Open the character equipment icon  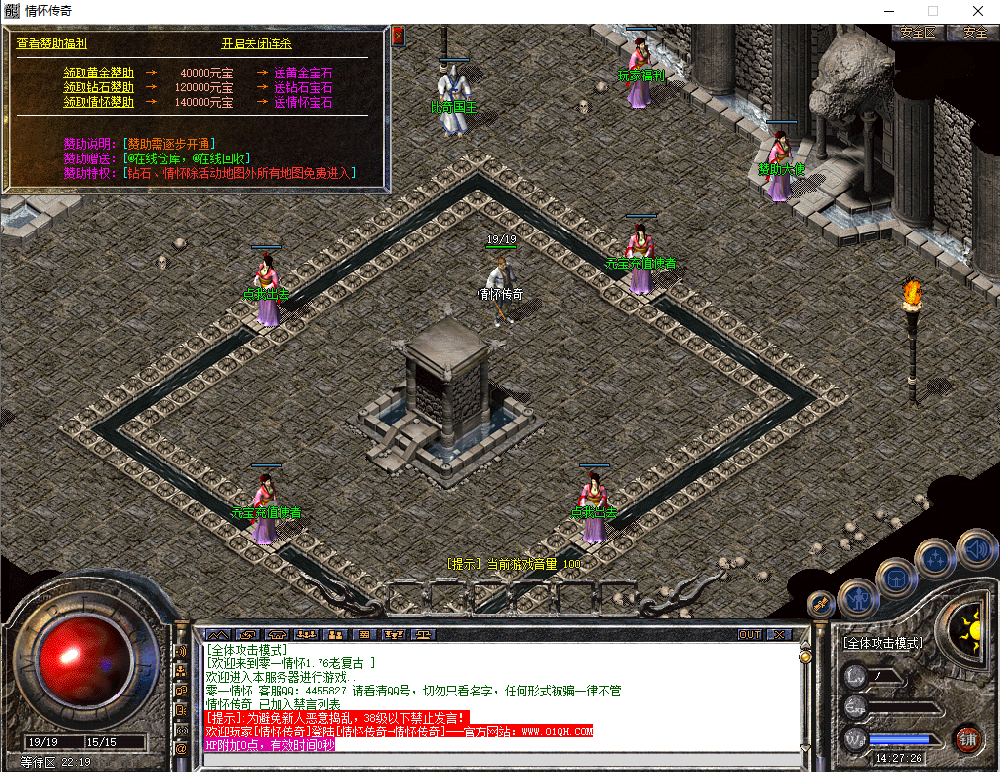(x=858, y=598)
